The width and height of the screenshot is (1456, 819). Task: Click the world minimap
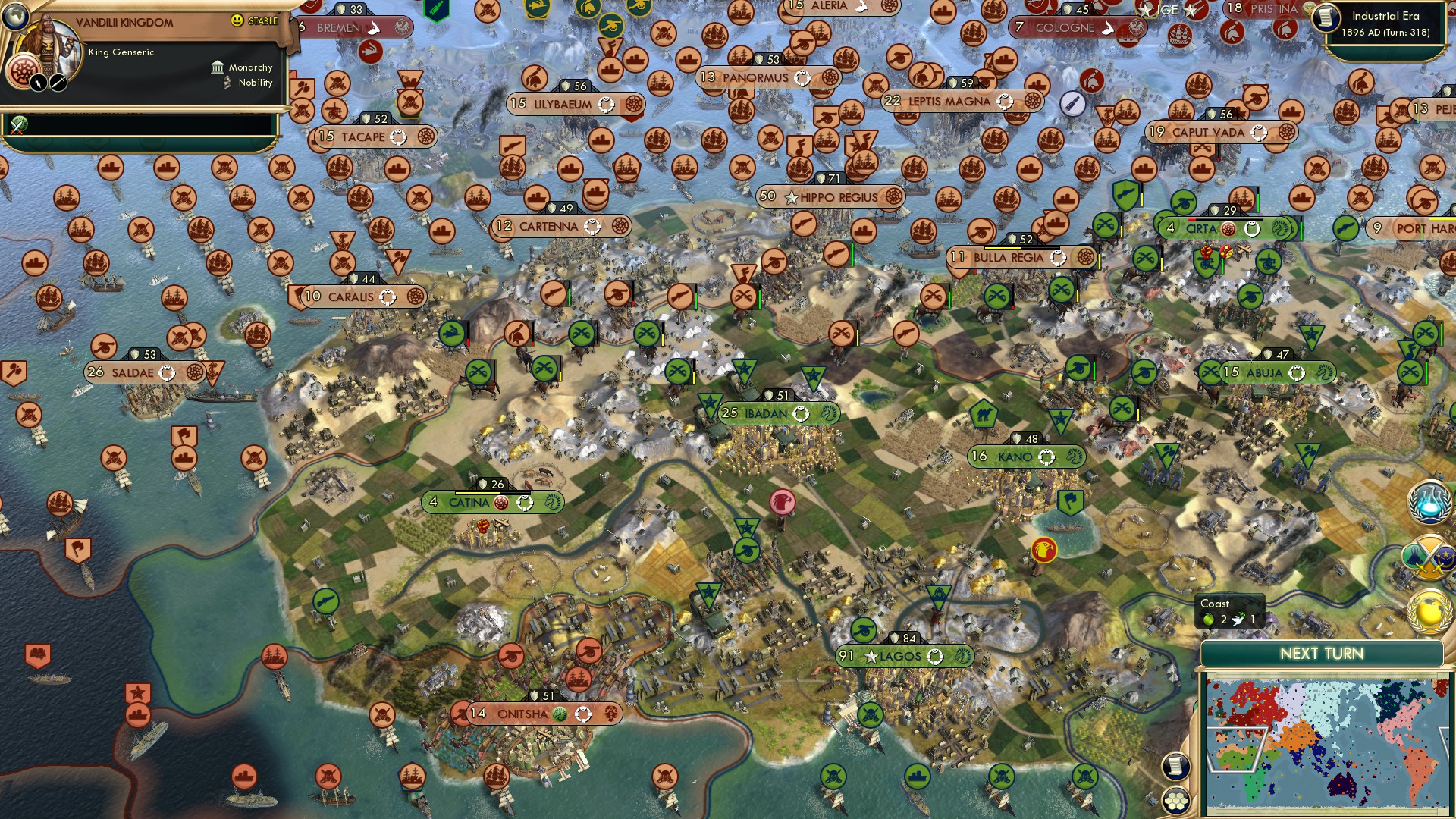coord(1326,746)
